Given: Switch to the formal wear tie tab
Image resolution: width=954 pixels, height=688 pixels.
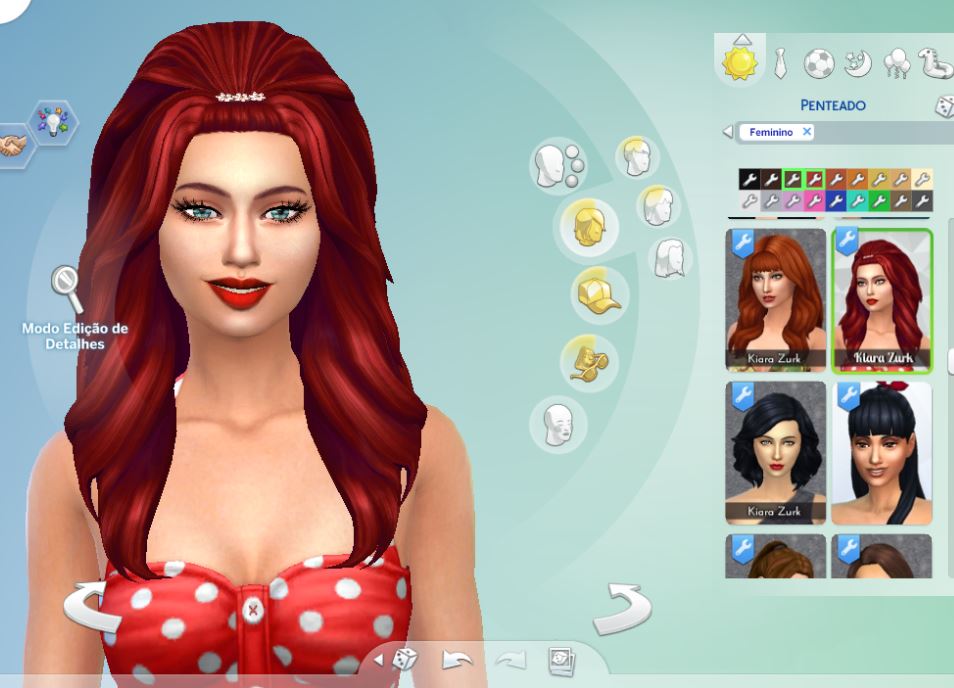Looking at the screenshot, I should point(781,65).
